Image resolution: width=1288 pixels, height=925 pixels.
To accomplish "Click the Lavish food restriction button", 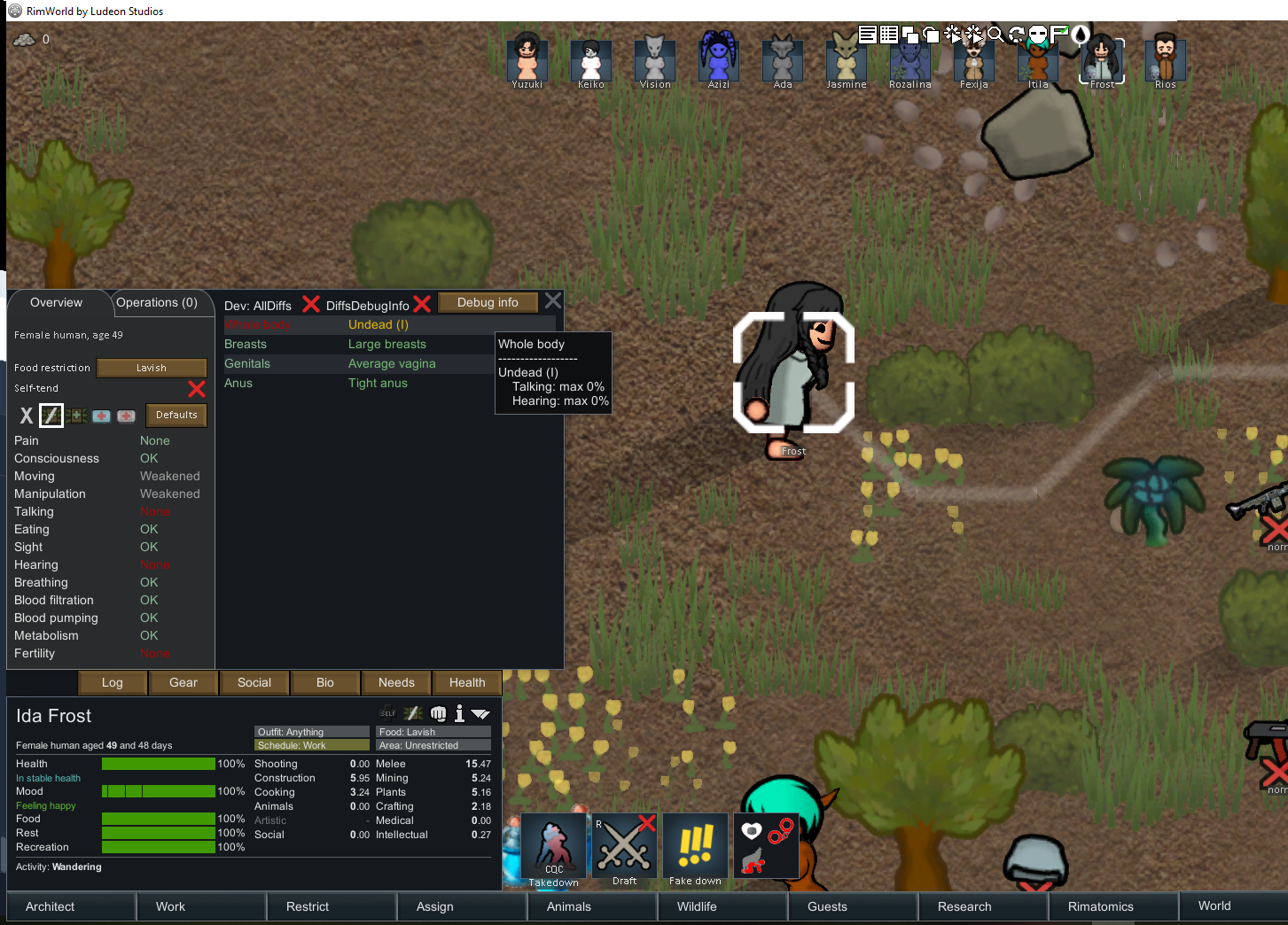I will (151, 368).
